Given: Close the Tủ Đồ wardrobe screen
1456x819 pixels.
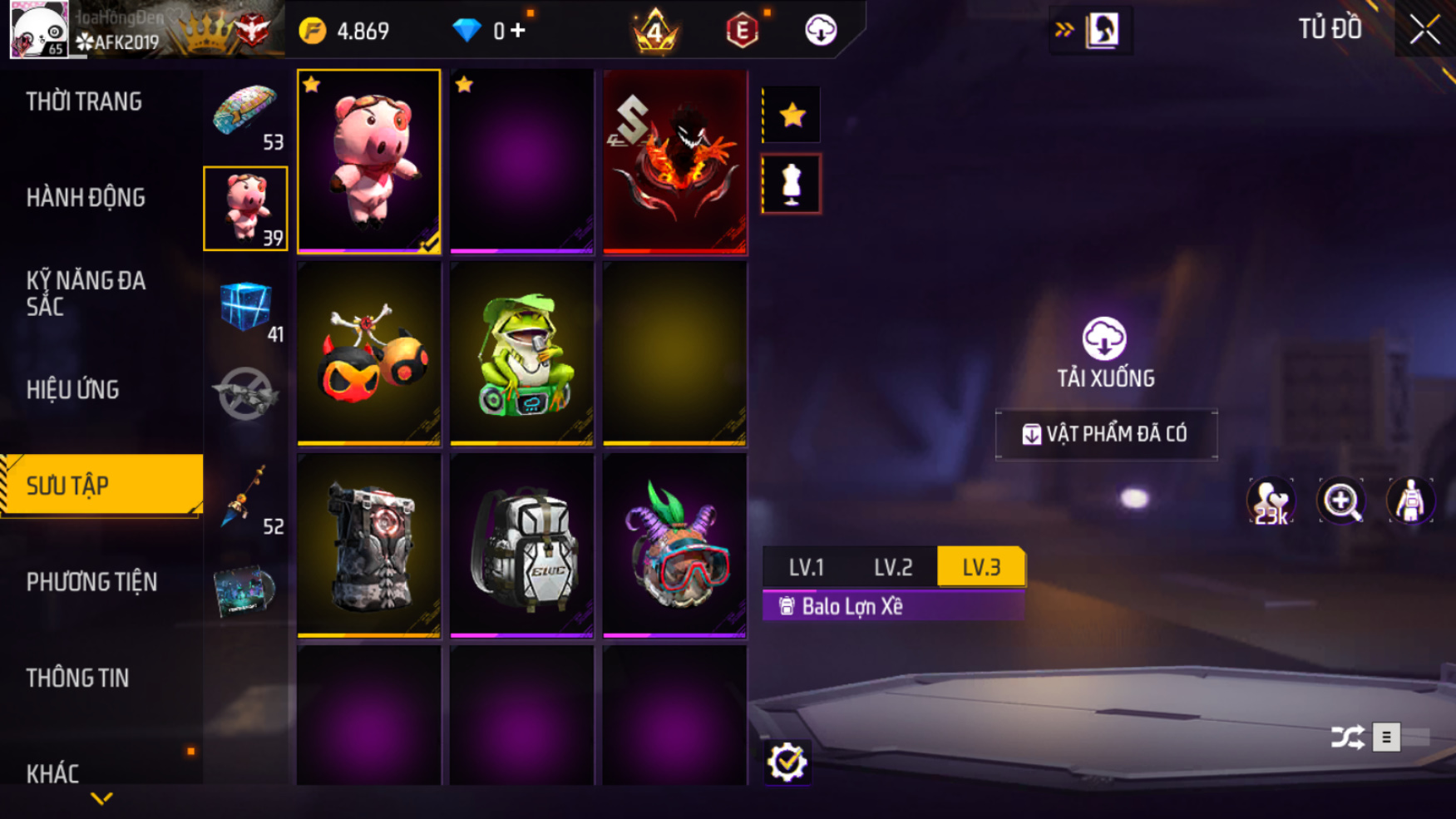Looking at the screenshot, I should (1424, 30).
